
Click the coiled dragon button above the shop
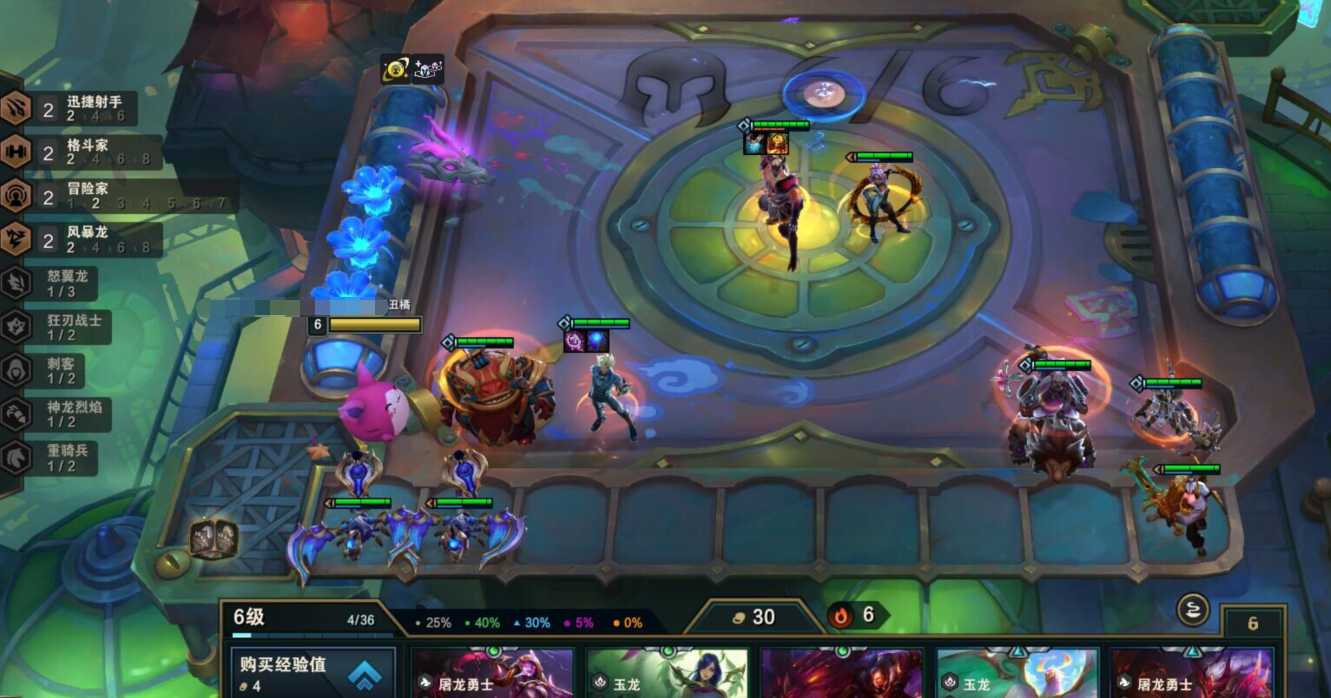(x=1193, y=609)
